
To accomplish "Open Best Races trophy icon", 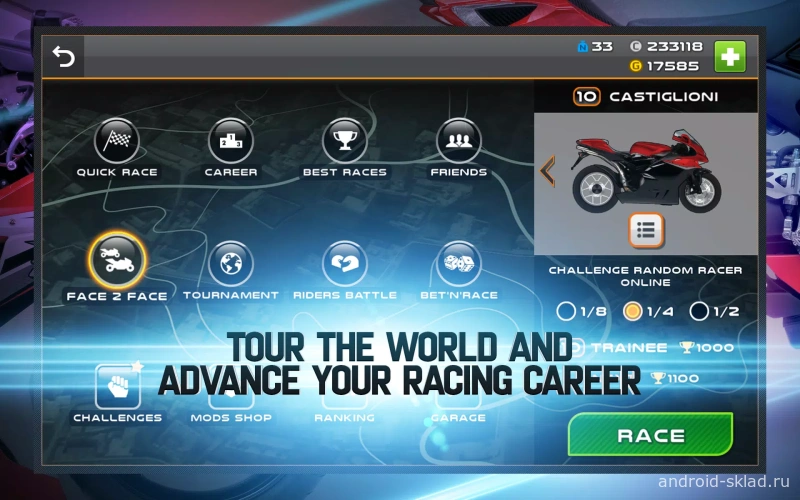I will coord(345,141).
